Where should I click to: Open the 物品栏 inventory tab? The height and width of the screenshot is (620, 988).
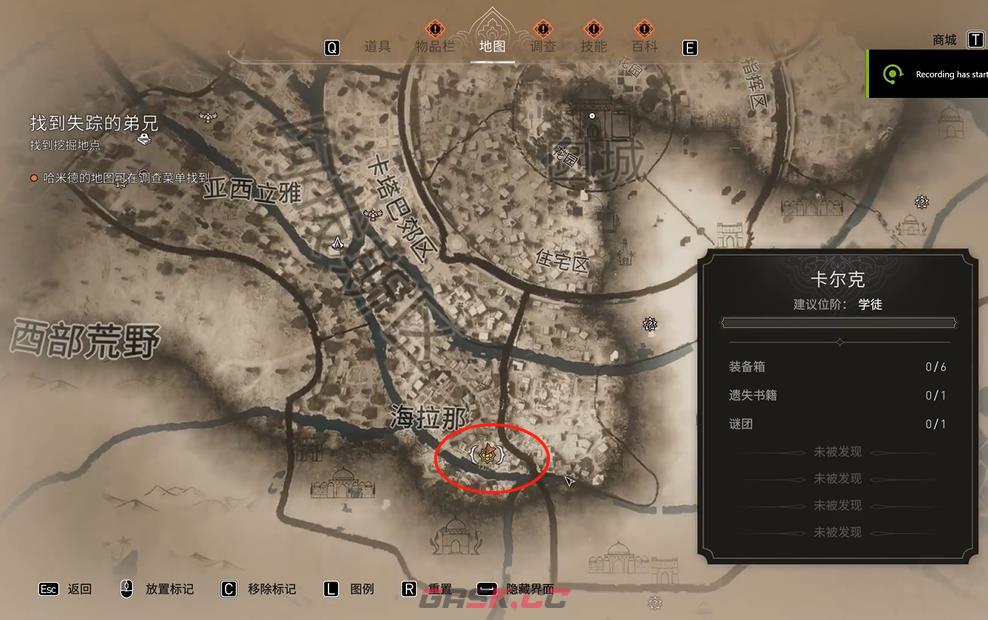[x=433, y=46]
